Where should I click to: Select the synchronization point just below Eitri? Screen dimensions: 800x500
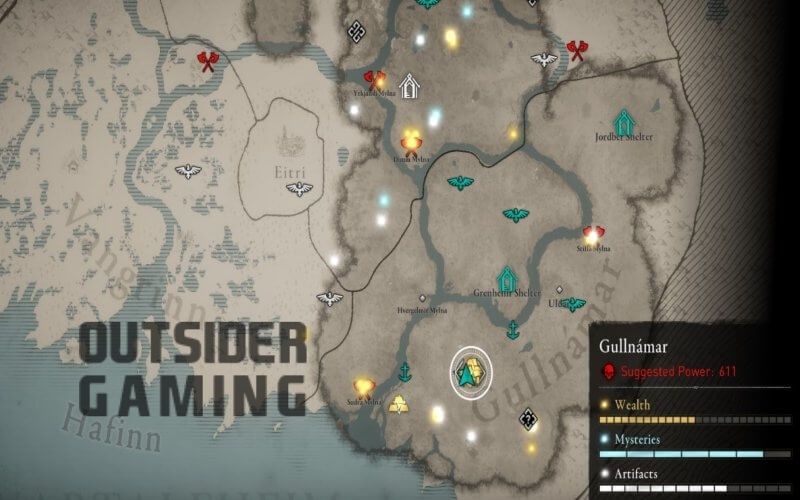coord(298,189)
